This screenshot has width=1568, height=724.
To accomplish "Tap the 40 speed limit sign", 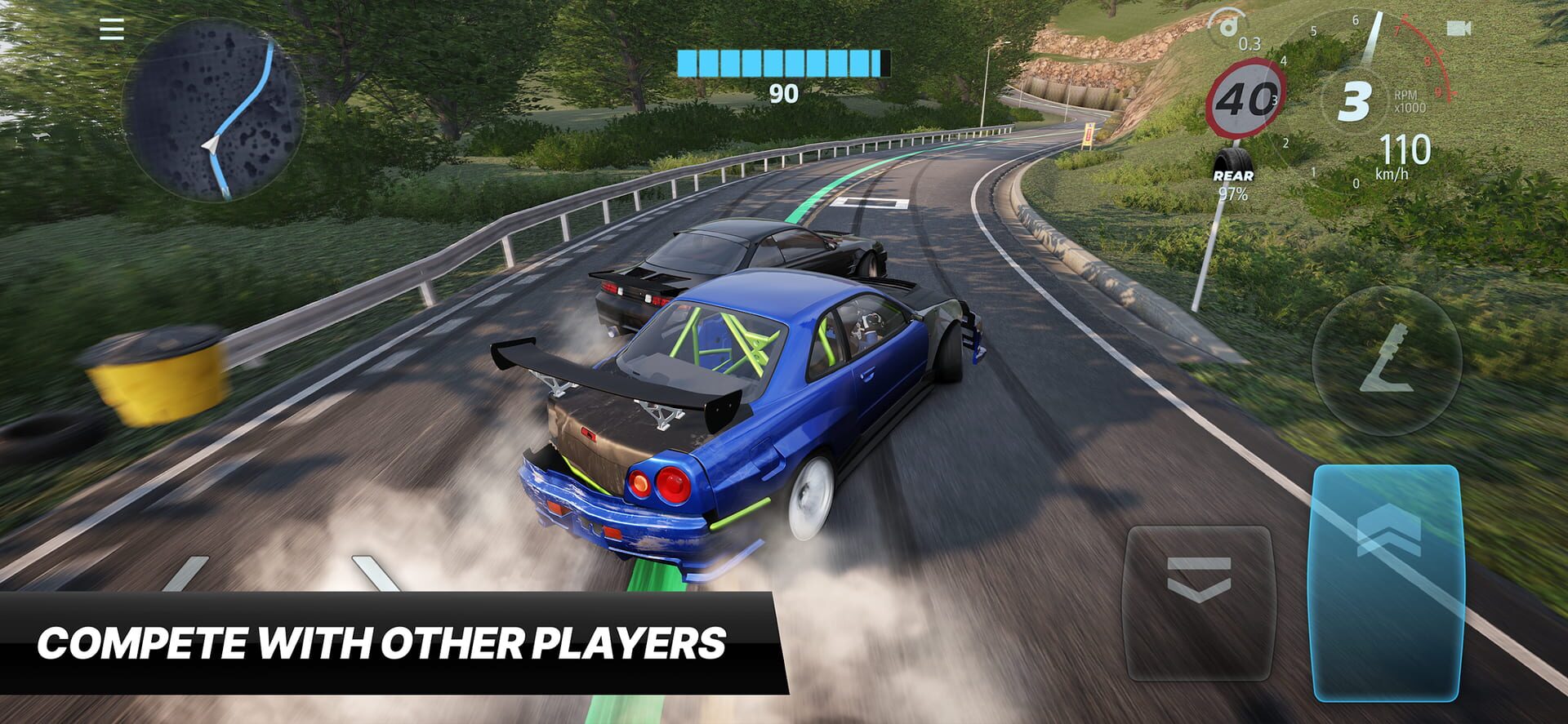I will tap(1248, 98).
